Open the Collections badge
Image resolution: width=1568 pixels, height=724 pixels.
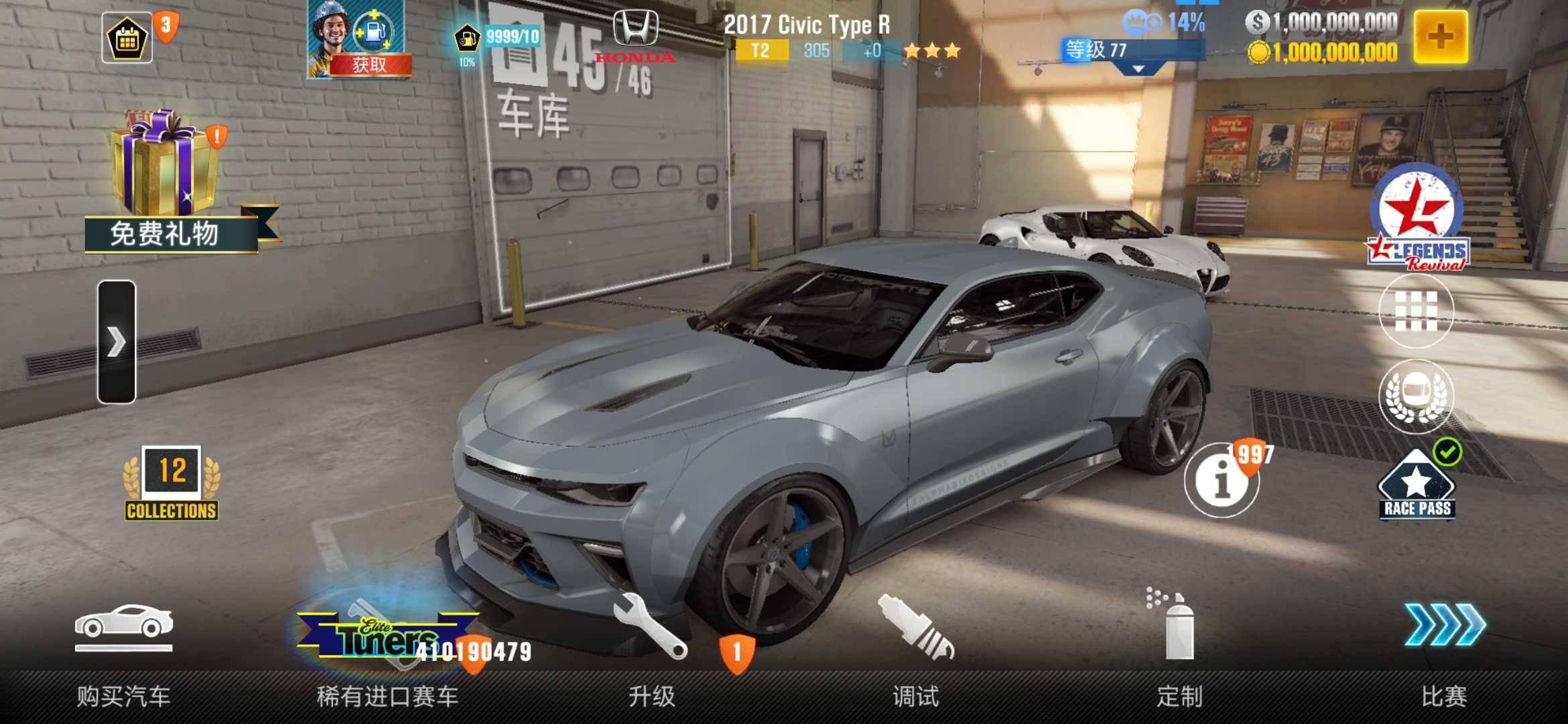point(172,484)
